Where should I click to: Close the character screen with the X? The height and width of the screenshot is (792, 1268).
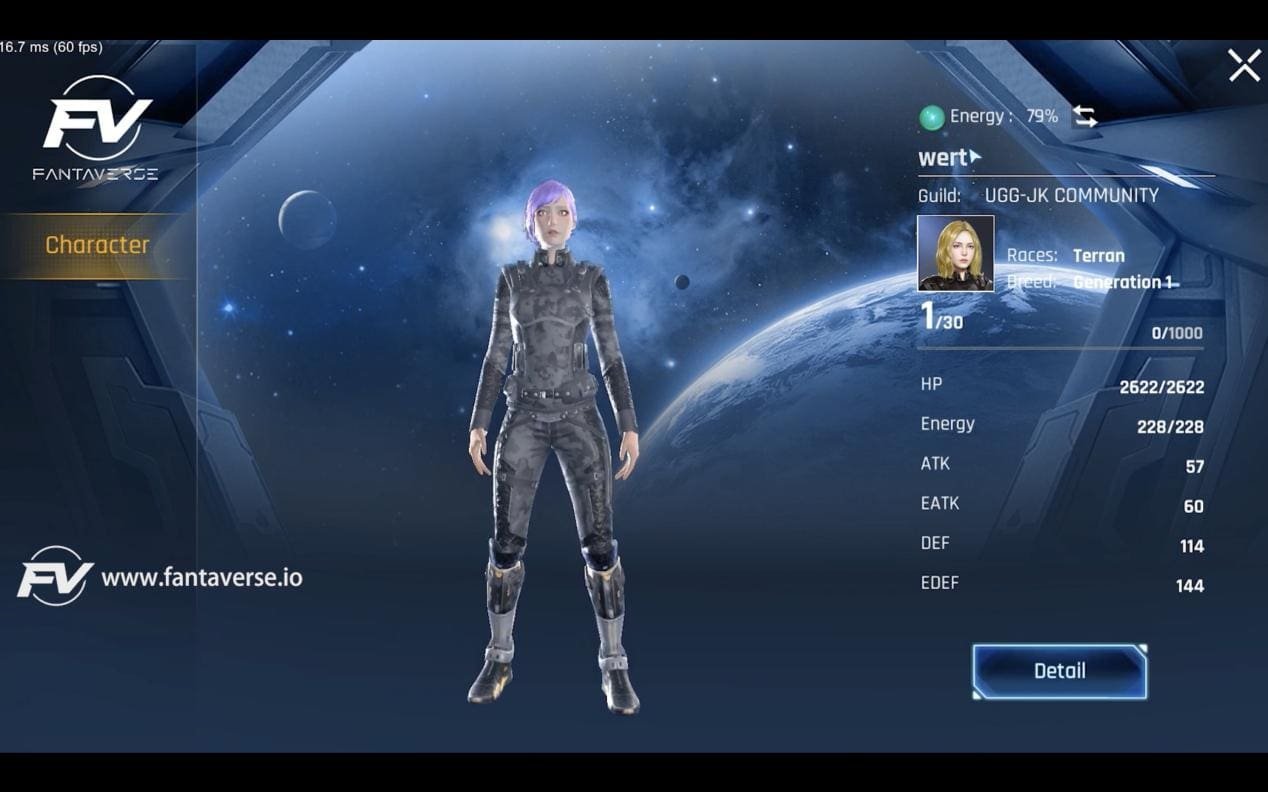pos(1244,66)
